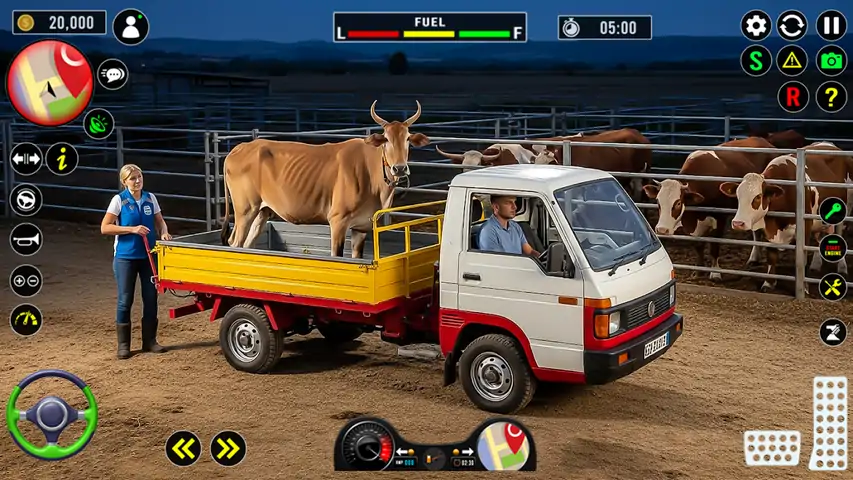The image size is (853, 480).
Task: Open the player profile icon
Action: (131, 27)
